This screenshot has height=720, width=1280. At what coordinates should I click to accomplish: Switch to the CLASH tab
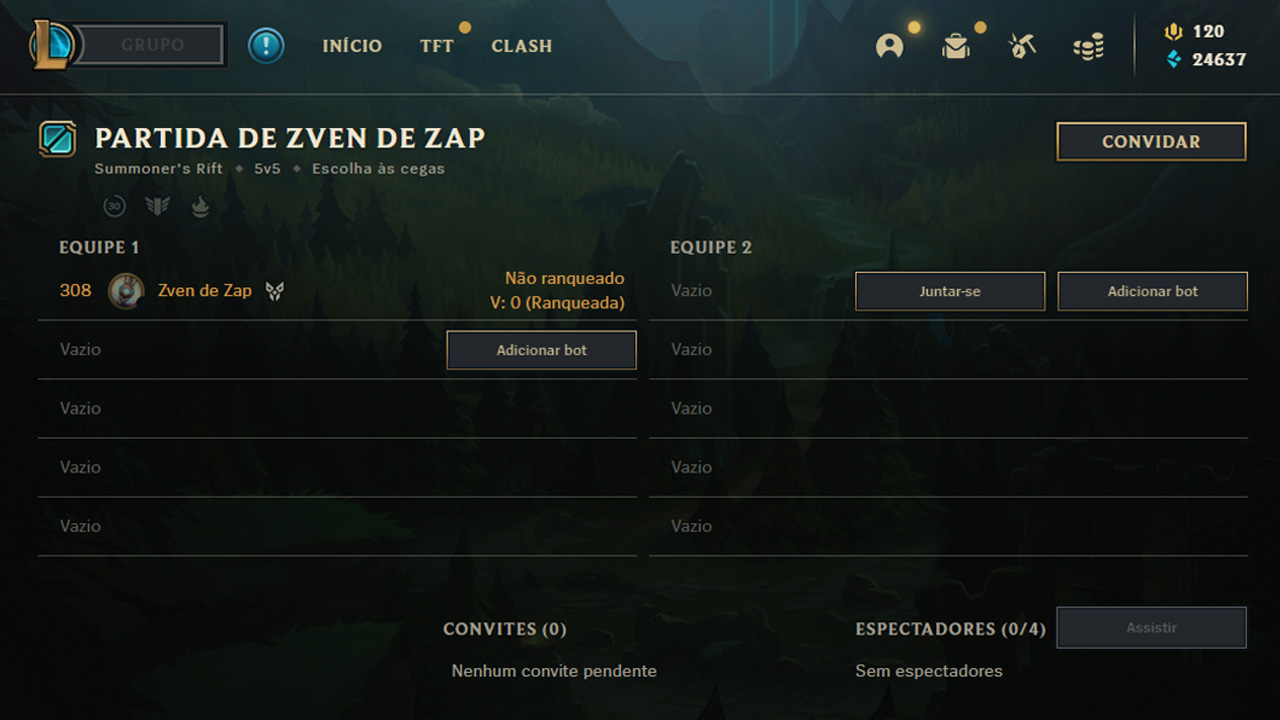[521, 46]
